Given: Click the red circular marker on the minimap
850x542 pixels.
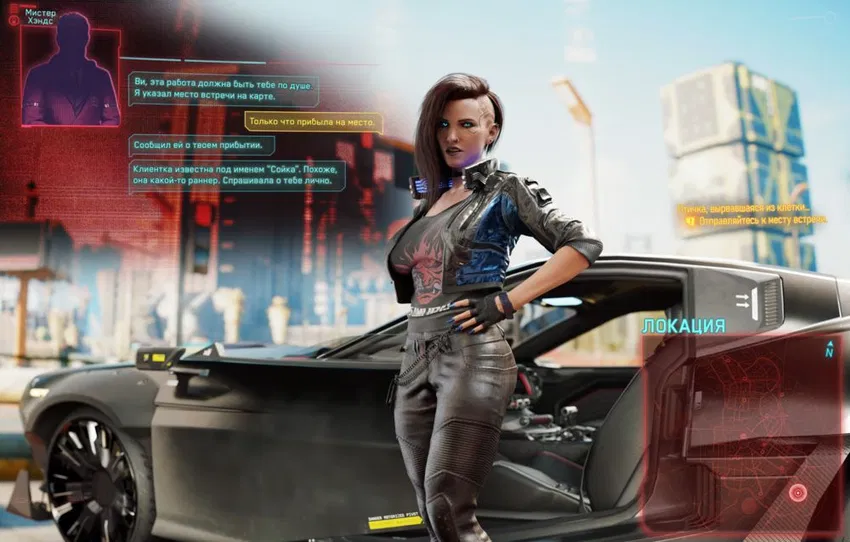Looking at the screenshot, I should (x=797, y=492).
